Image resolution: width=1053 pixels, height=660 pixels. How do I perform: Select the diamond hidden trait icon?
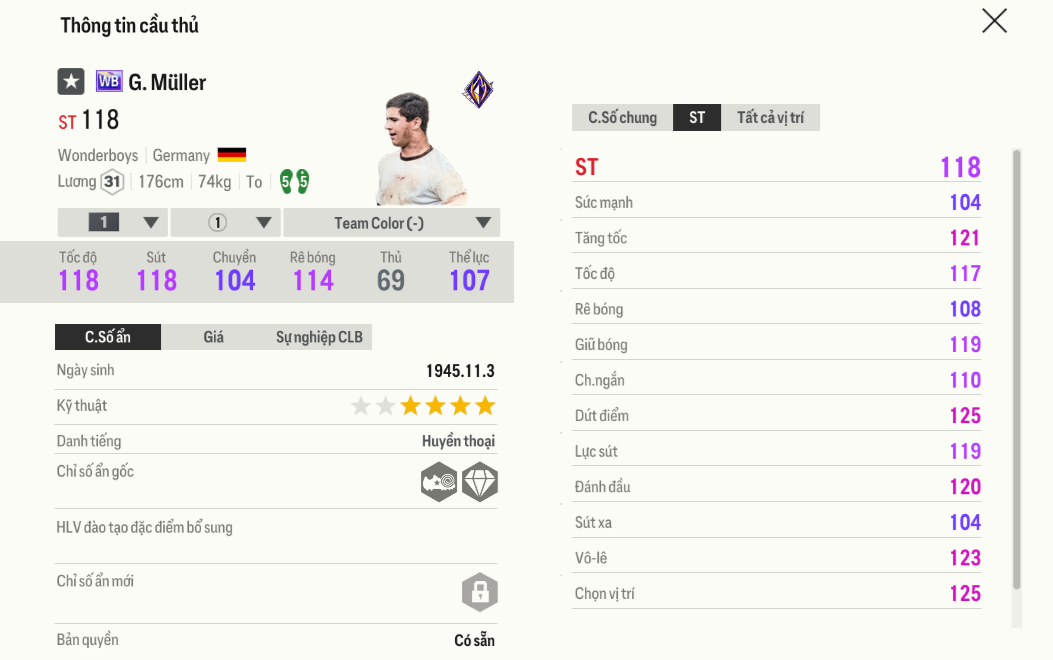click(480, 482)
